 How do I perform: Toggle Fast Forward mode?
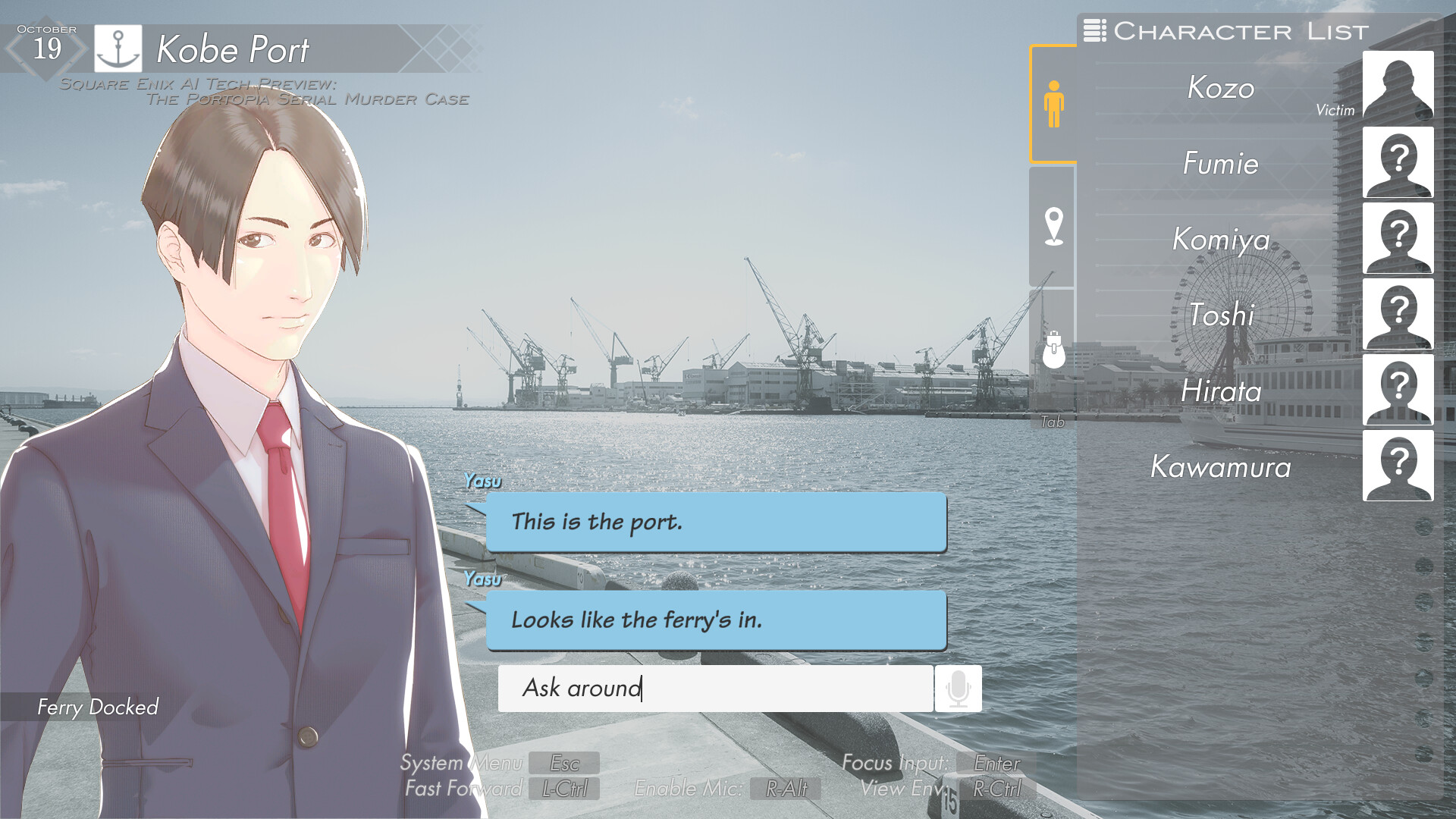click(564, 789)
